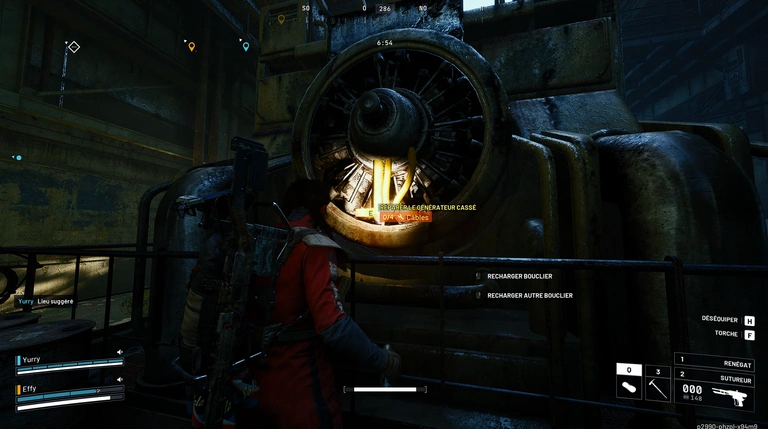
Task: Select the Renégat weapon slot
Action: 714,361
